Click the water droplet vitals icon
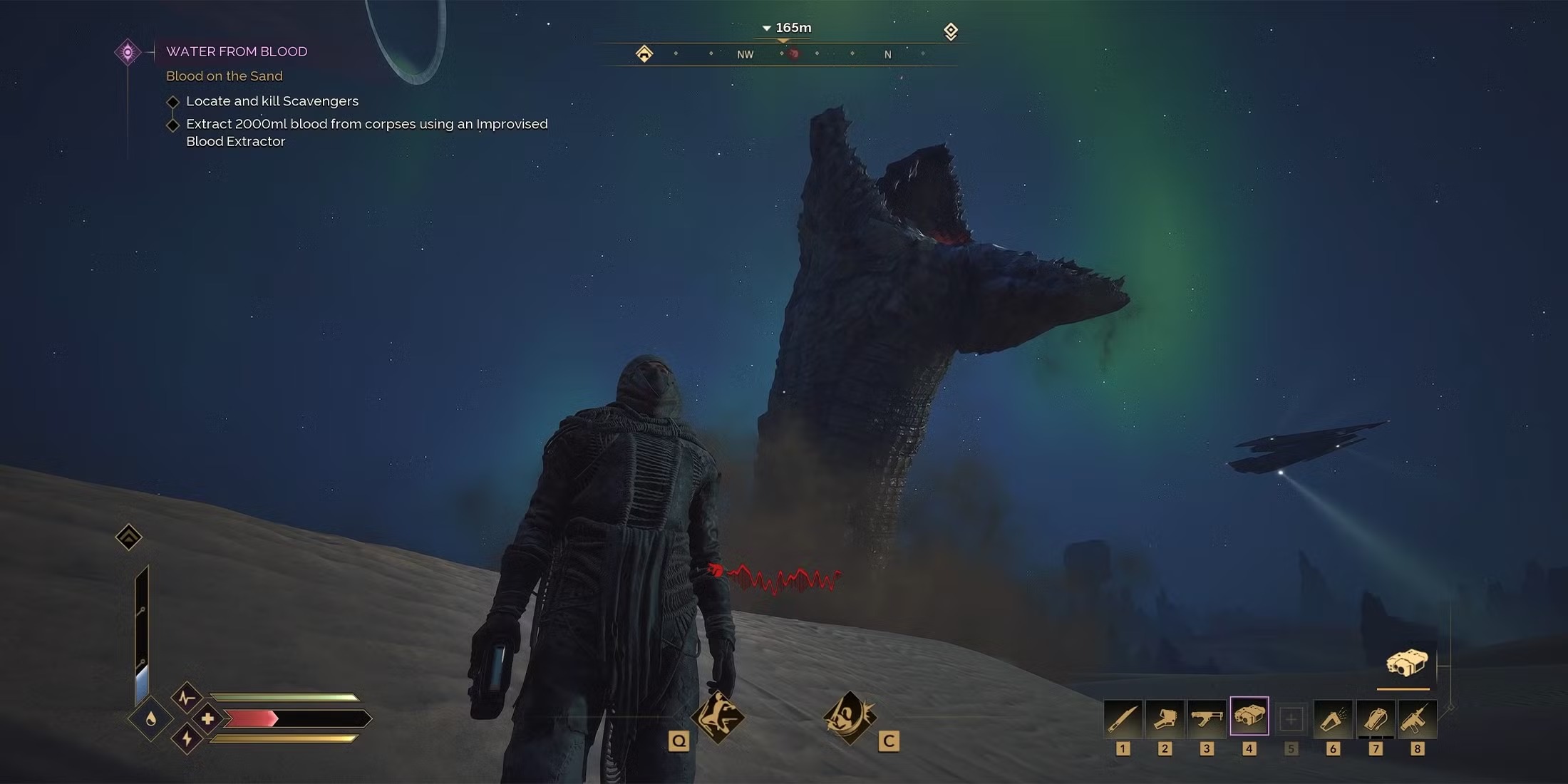 tap(150, 719)
